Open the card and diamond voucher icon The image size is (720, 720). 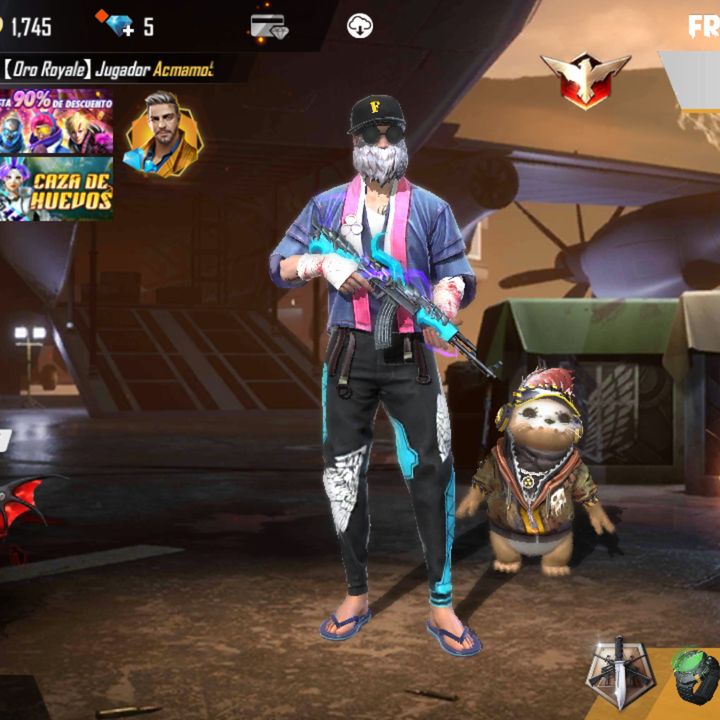click(269, 27)
